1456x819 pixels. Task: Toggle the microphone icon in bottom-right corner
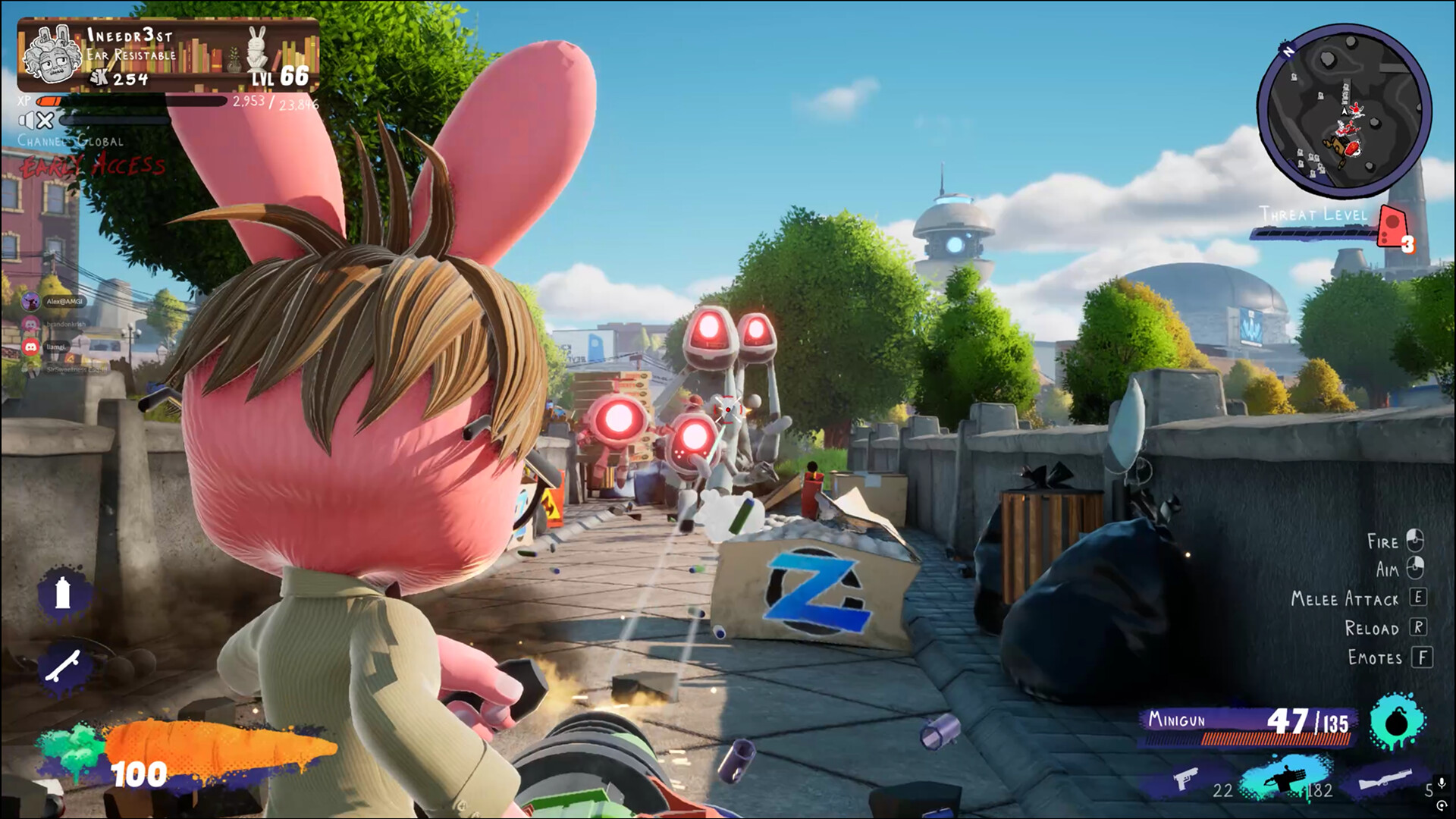click(1442, 783)
